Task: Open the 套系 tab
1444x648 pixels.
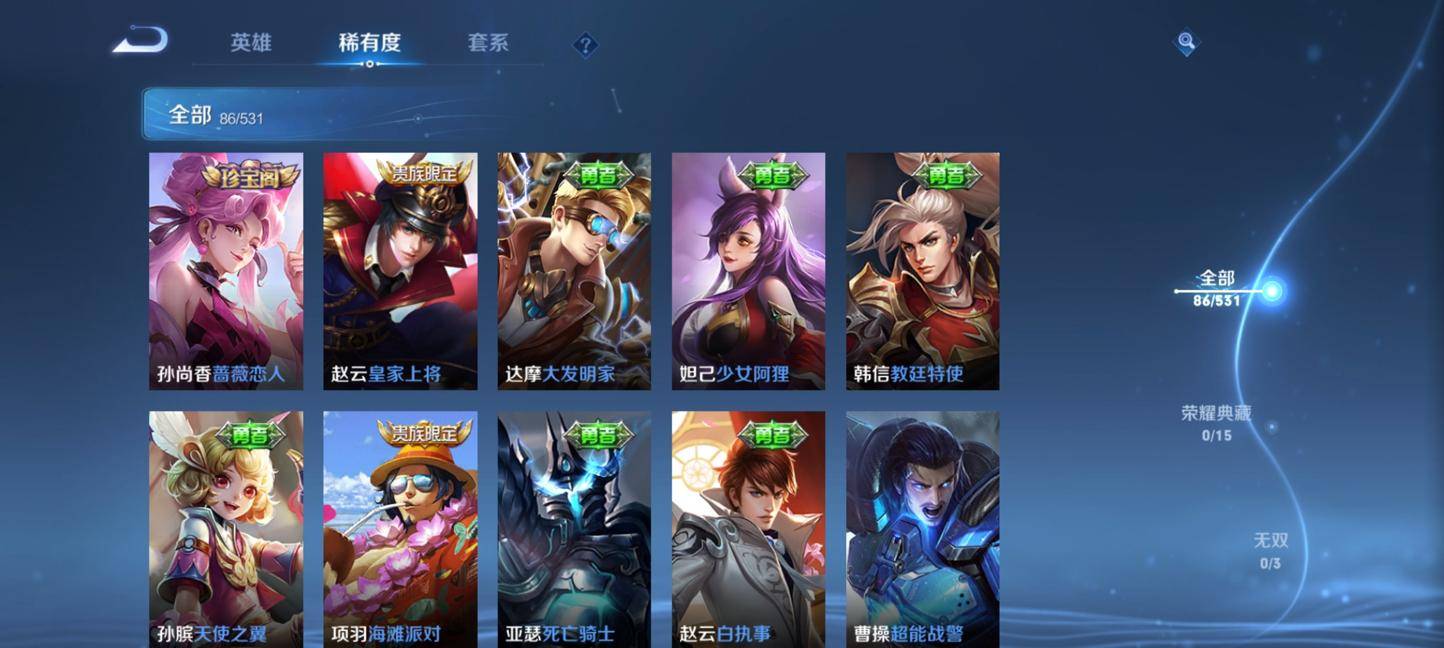Action: [488, 43]
